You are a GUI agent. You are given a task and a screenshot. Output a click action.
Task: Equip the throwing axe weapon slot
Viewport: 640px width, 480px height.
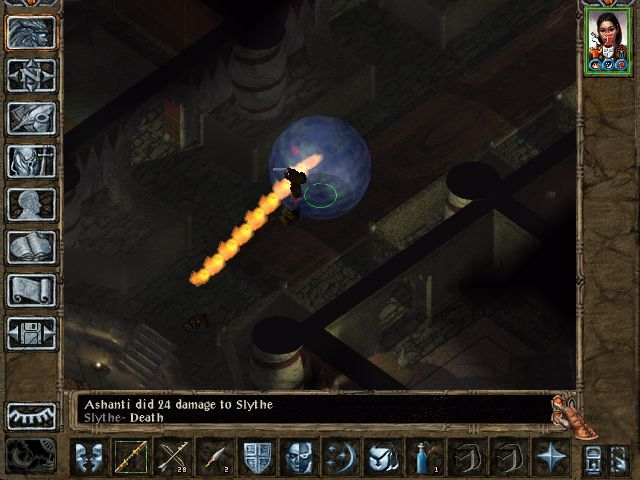click(215, 457)
